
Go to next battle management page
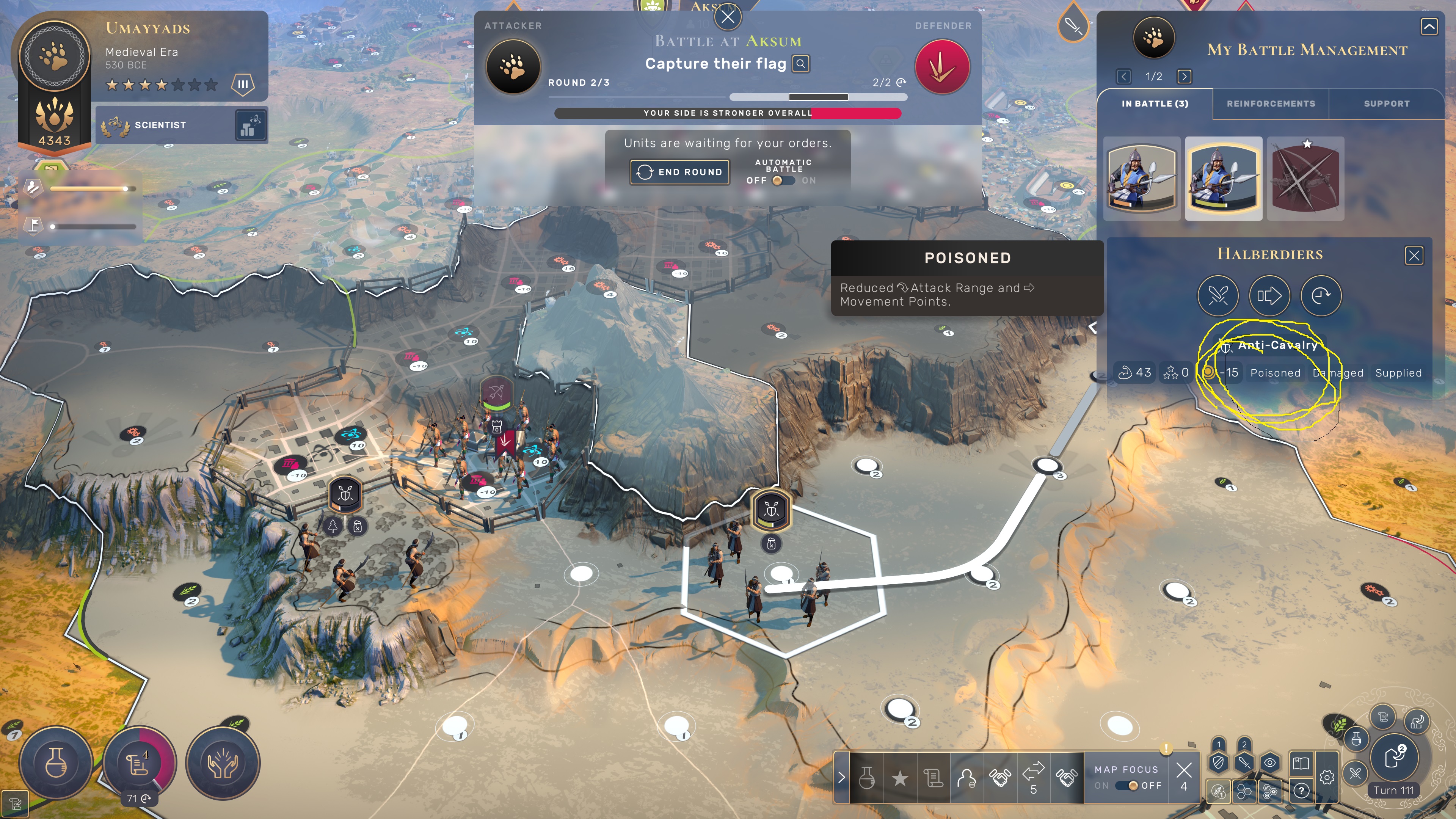tap(1184, 76)
